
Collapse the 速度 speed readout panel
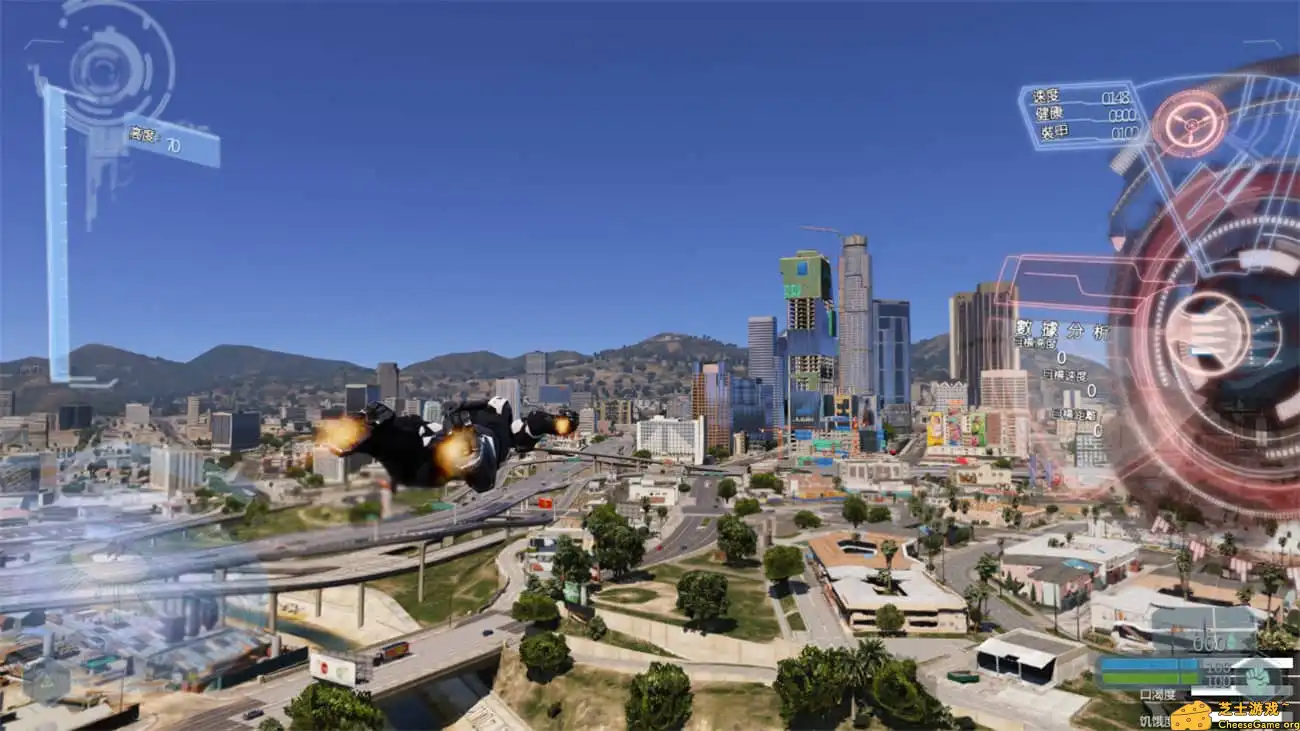coord(1048,97)
